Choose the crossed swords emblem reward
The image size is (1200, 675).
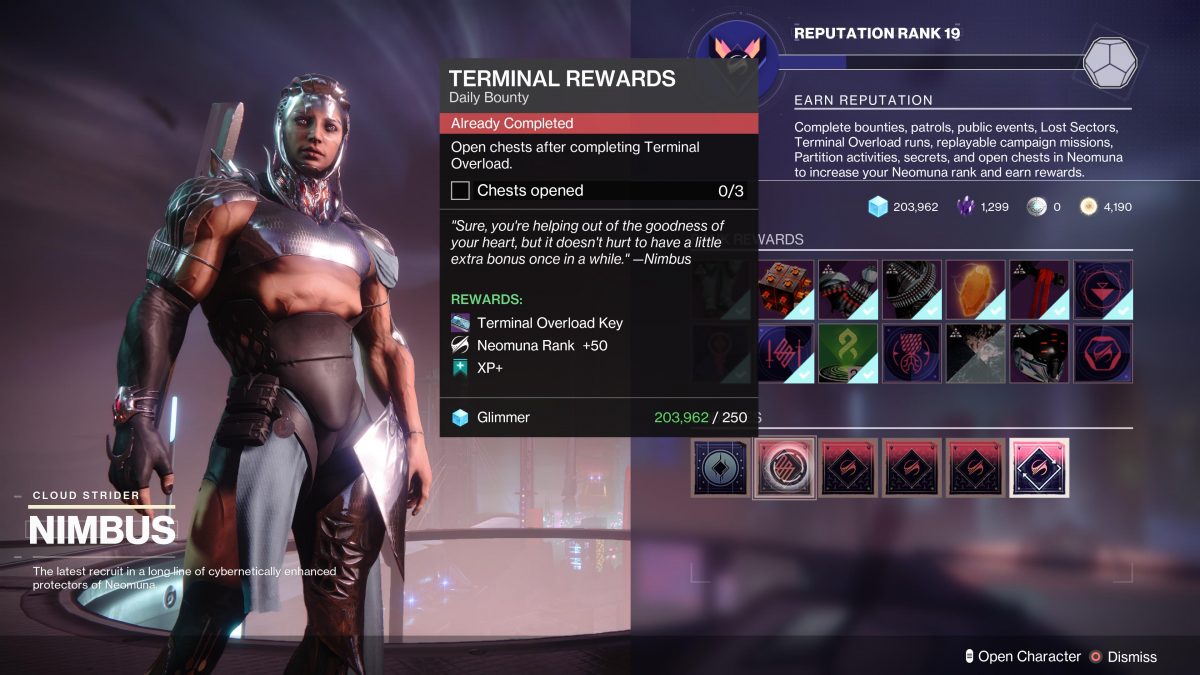coord(785,353)
